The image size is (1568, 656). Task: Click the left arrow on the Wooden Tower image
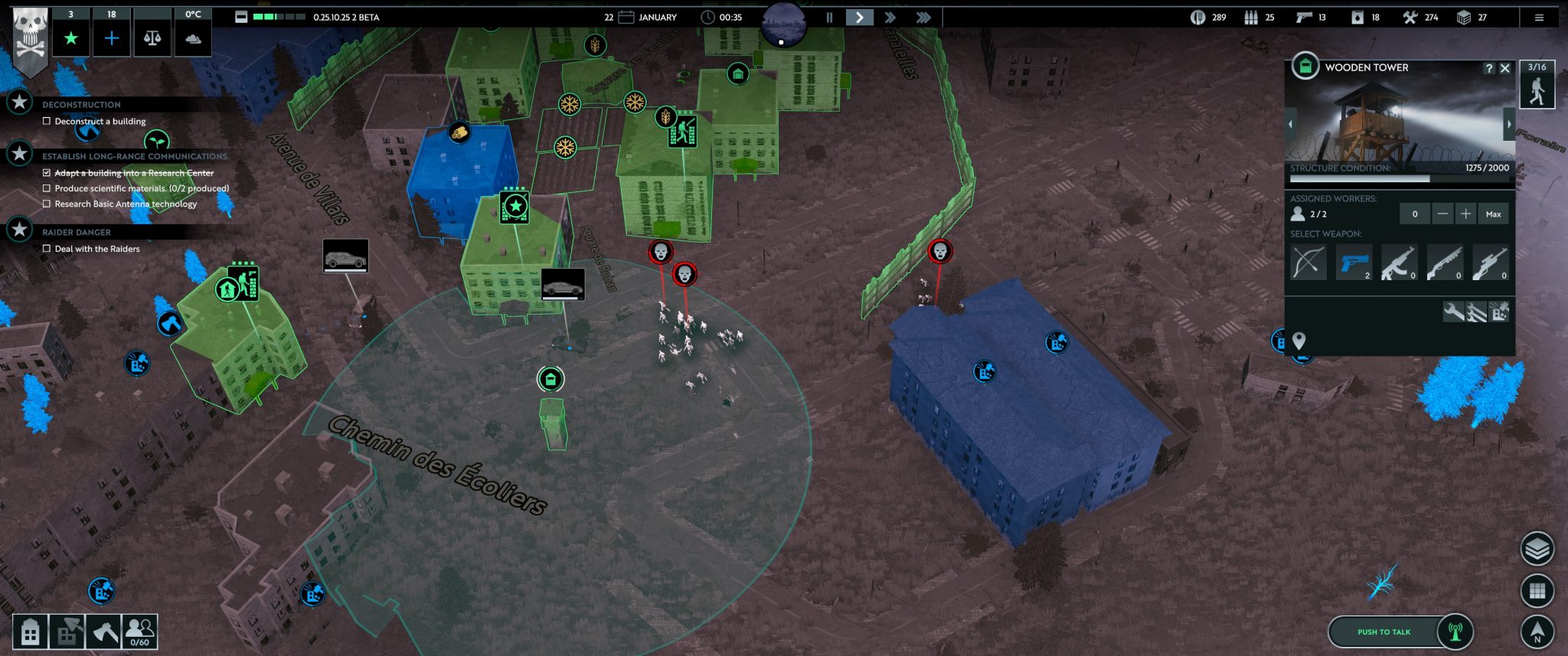tap(1292, 122)
